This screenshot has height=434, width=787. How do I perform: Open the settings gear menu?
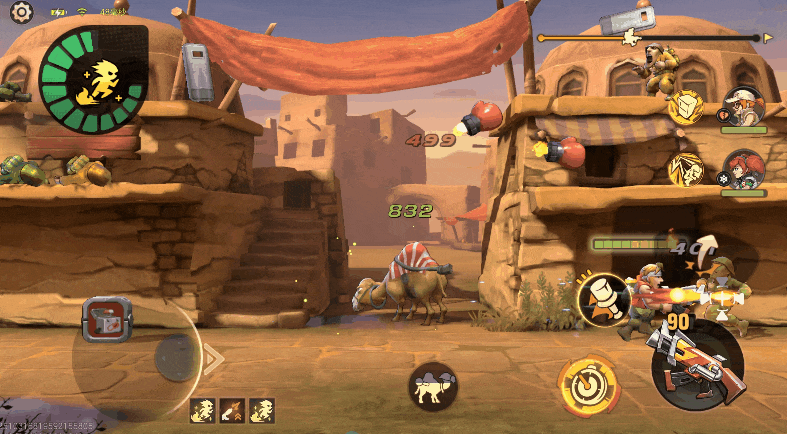[x=21, y=12]
